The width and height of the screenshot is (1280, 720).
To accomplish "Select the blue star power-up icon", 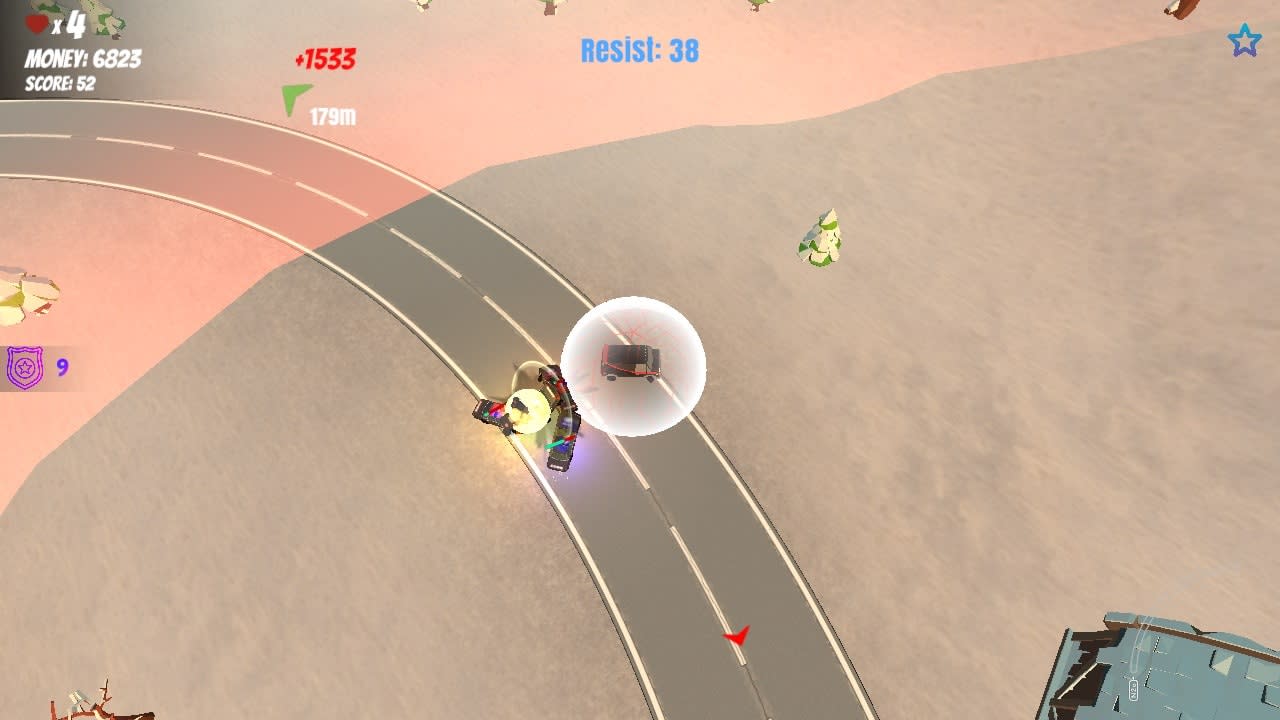I will [1243, 41].
